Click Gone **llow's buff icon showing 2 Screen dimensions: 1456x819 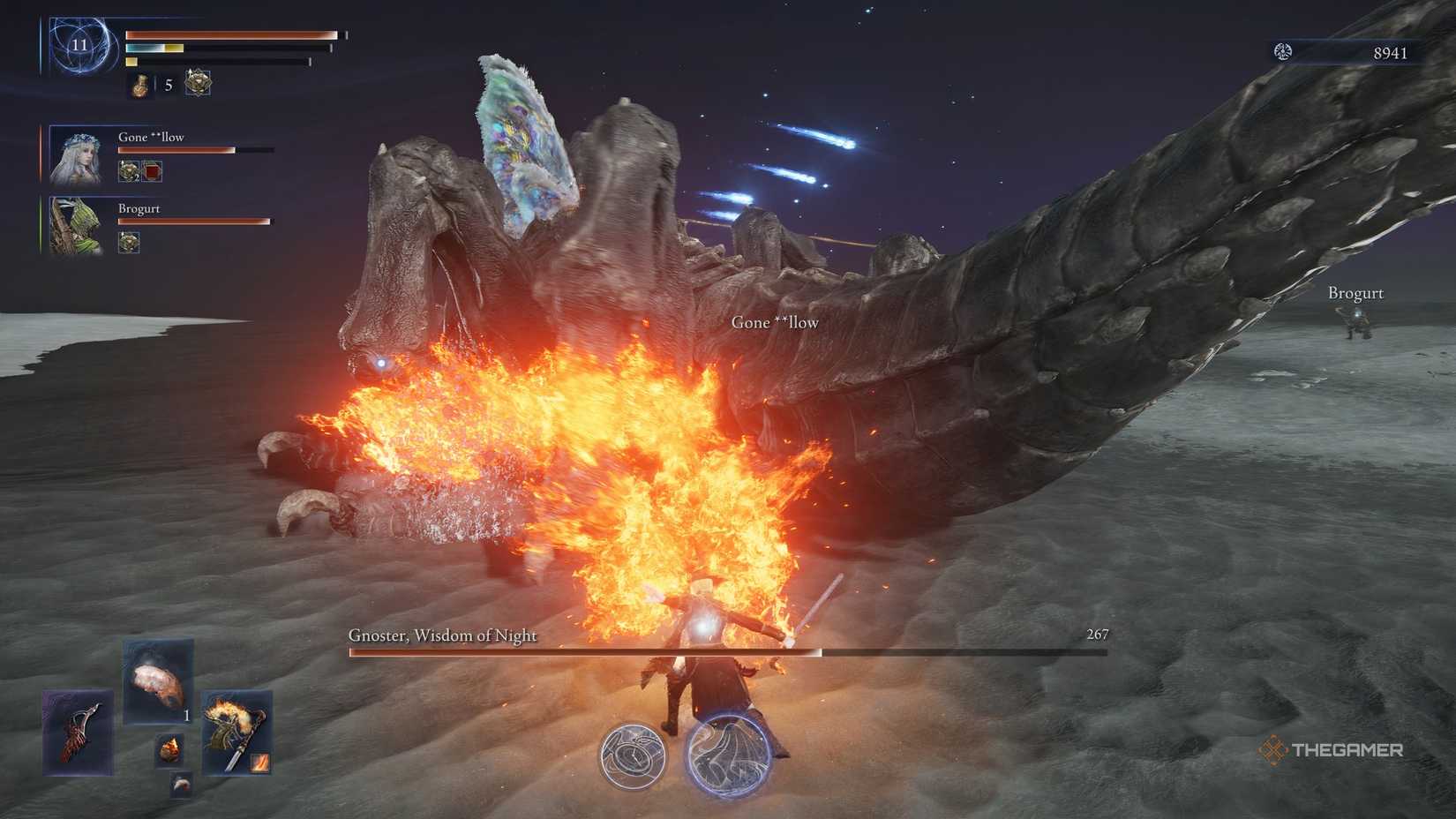coord(129,171)
